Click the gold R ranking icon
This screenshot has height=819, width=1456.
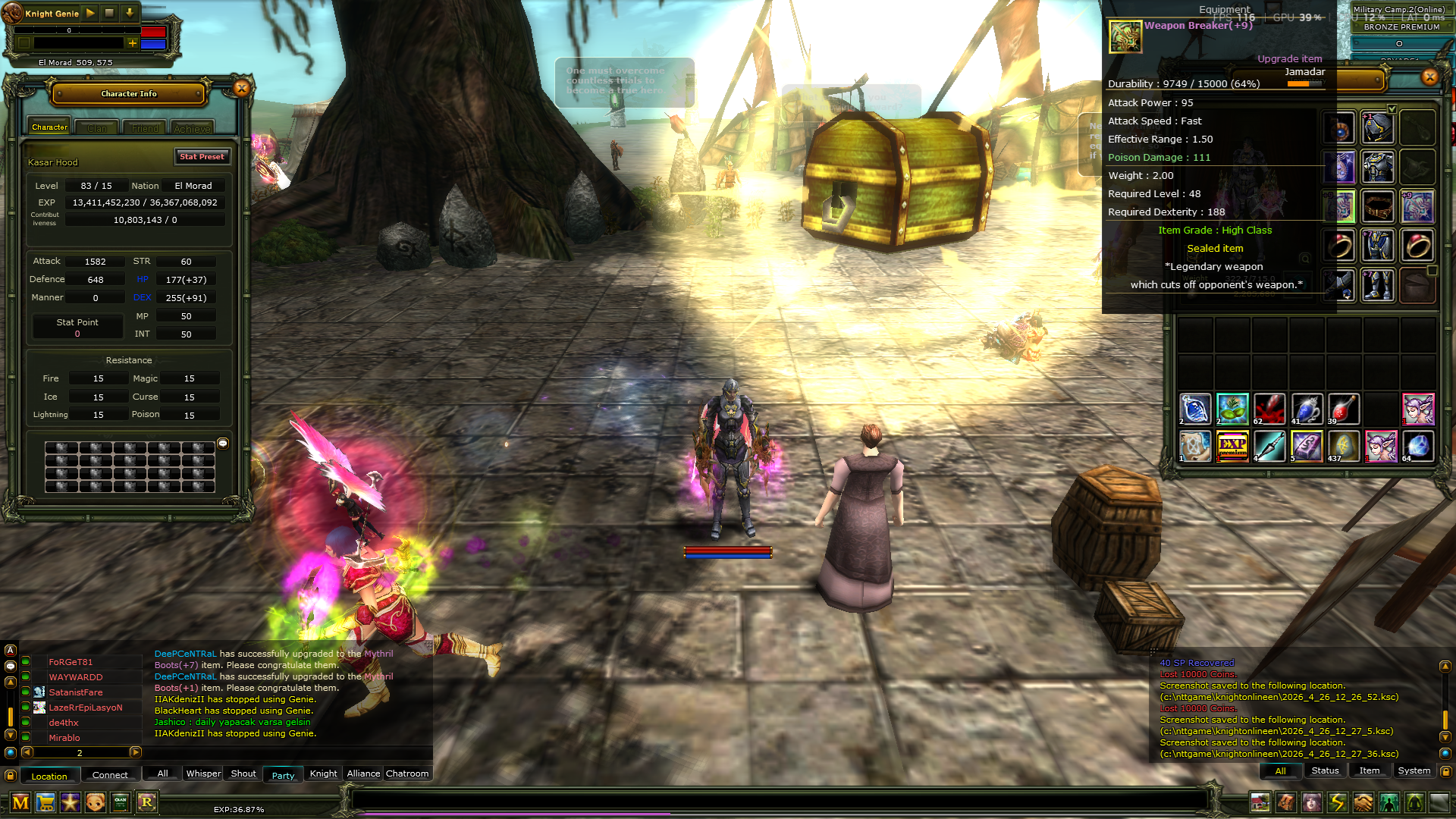click(x=148, y=803)
